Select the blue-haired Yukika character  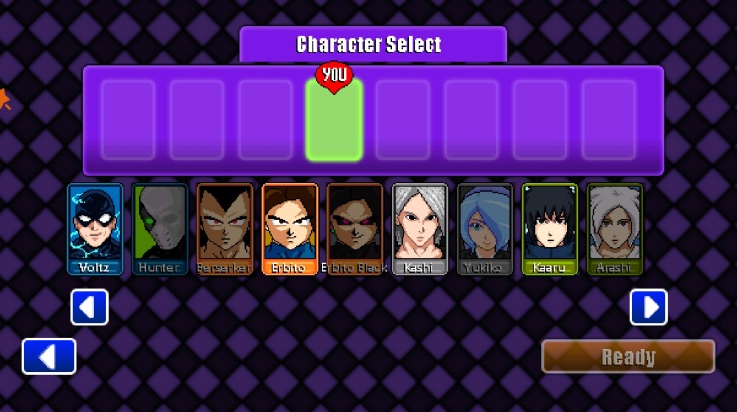coord(485,228)
